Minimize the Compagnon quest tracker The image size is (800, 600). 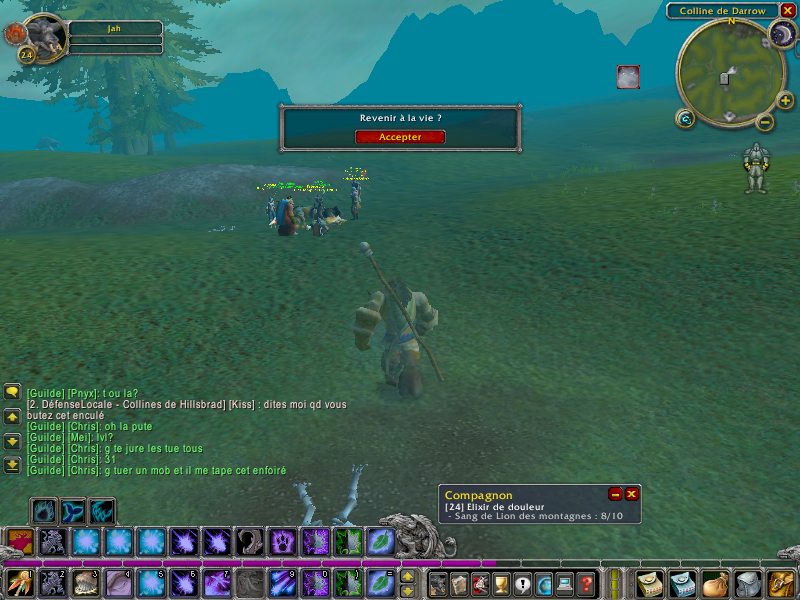click(x=616, y=494)
